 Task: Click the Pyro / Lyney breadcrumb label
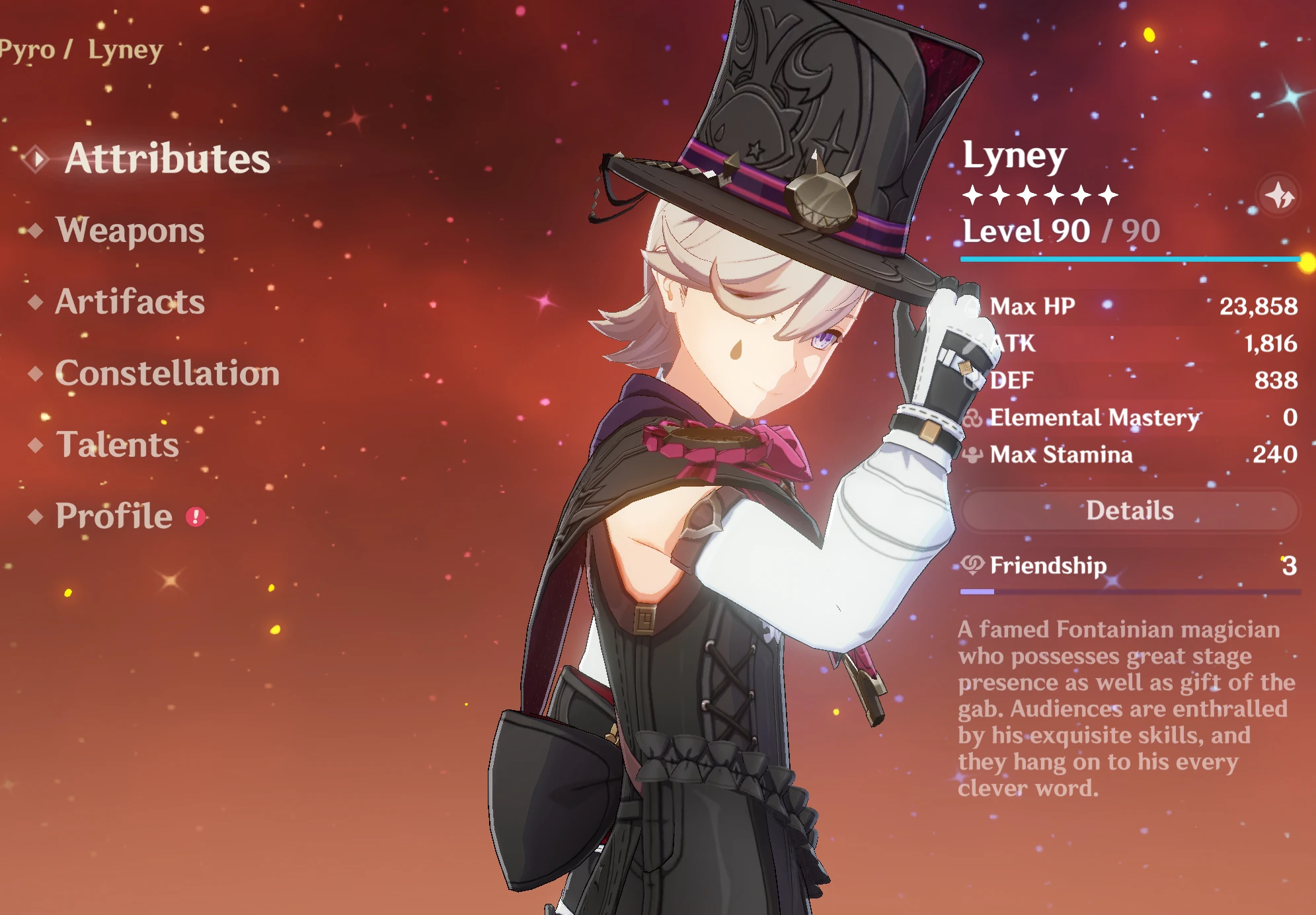(79, 49)
